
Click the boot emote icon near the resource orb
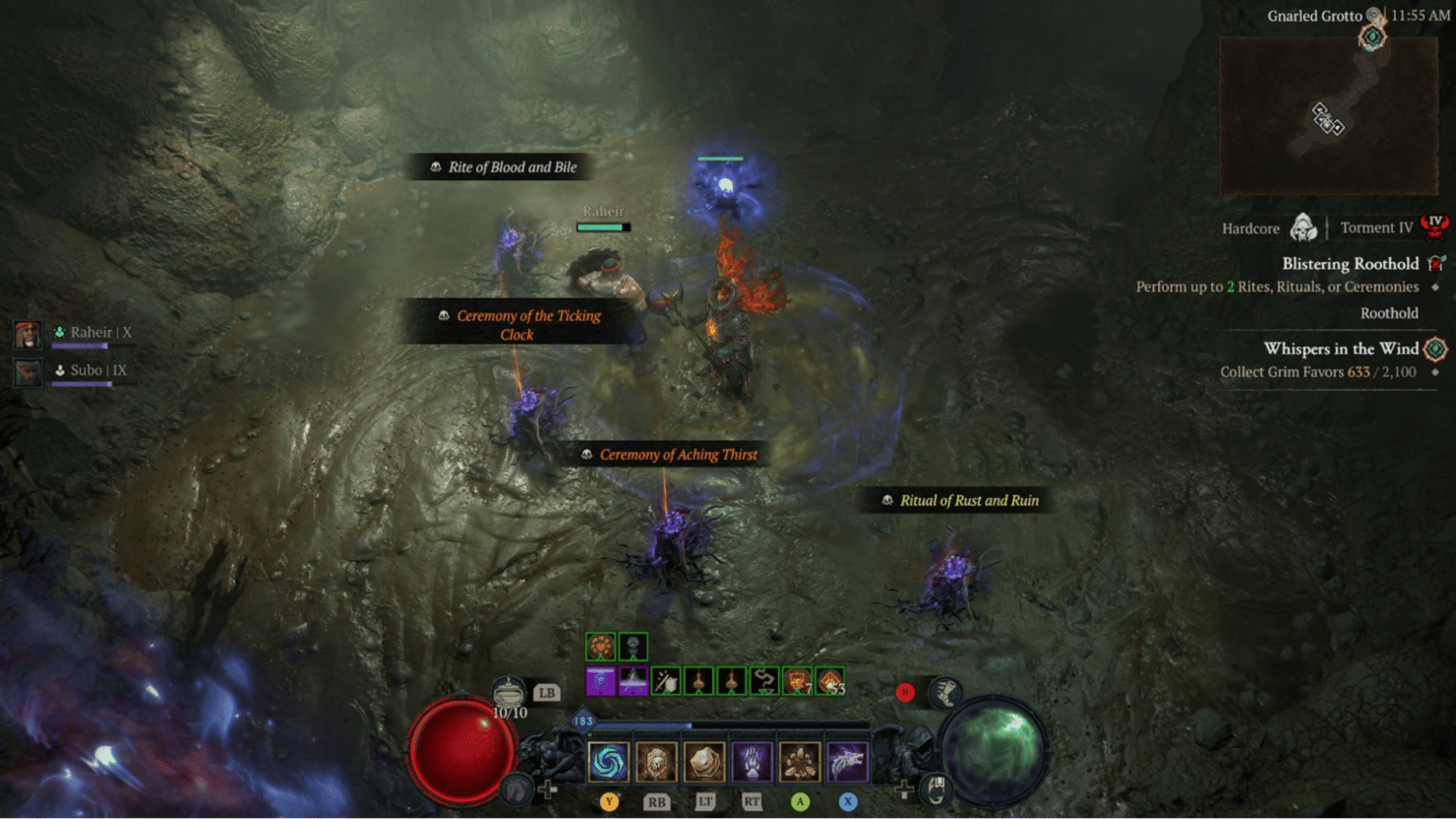945,693
